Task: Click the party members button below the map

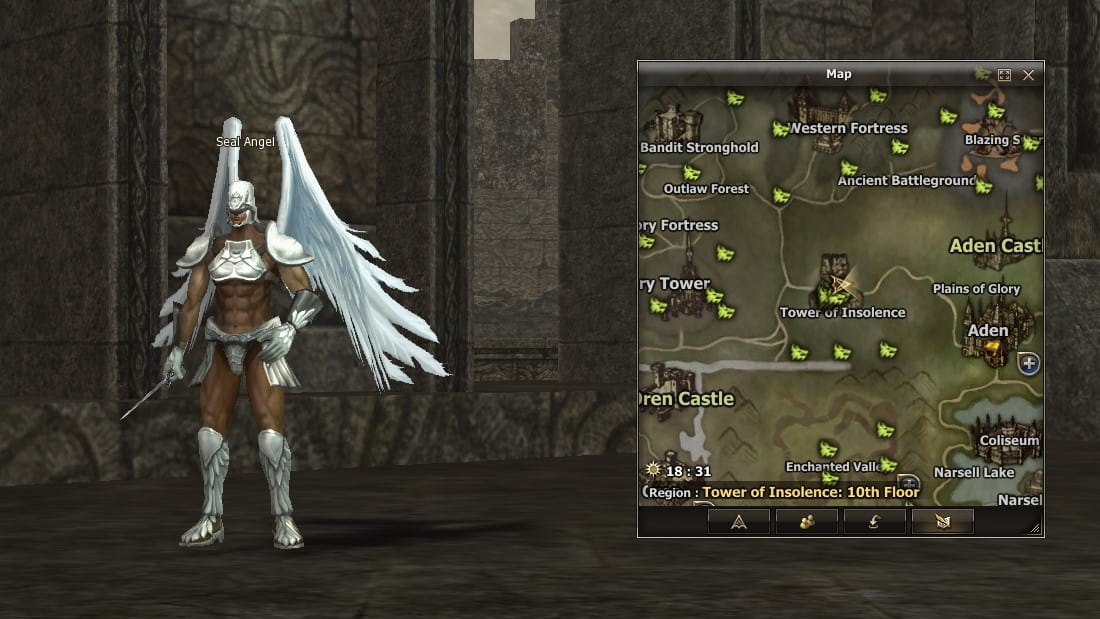Action: pyautogui.click(x=806, y=521)
